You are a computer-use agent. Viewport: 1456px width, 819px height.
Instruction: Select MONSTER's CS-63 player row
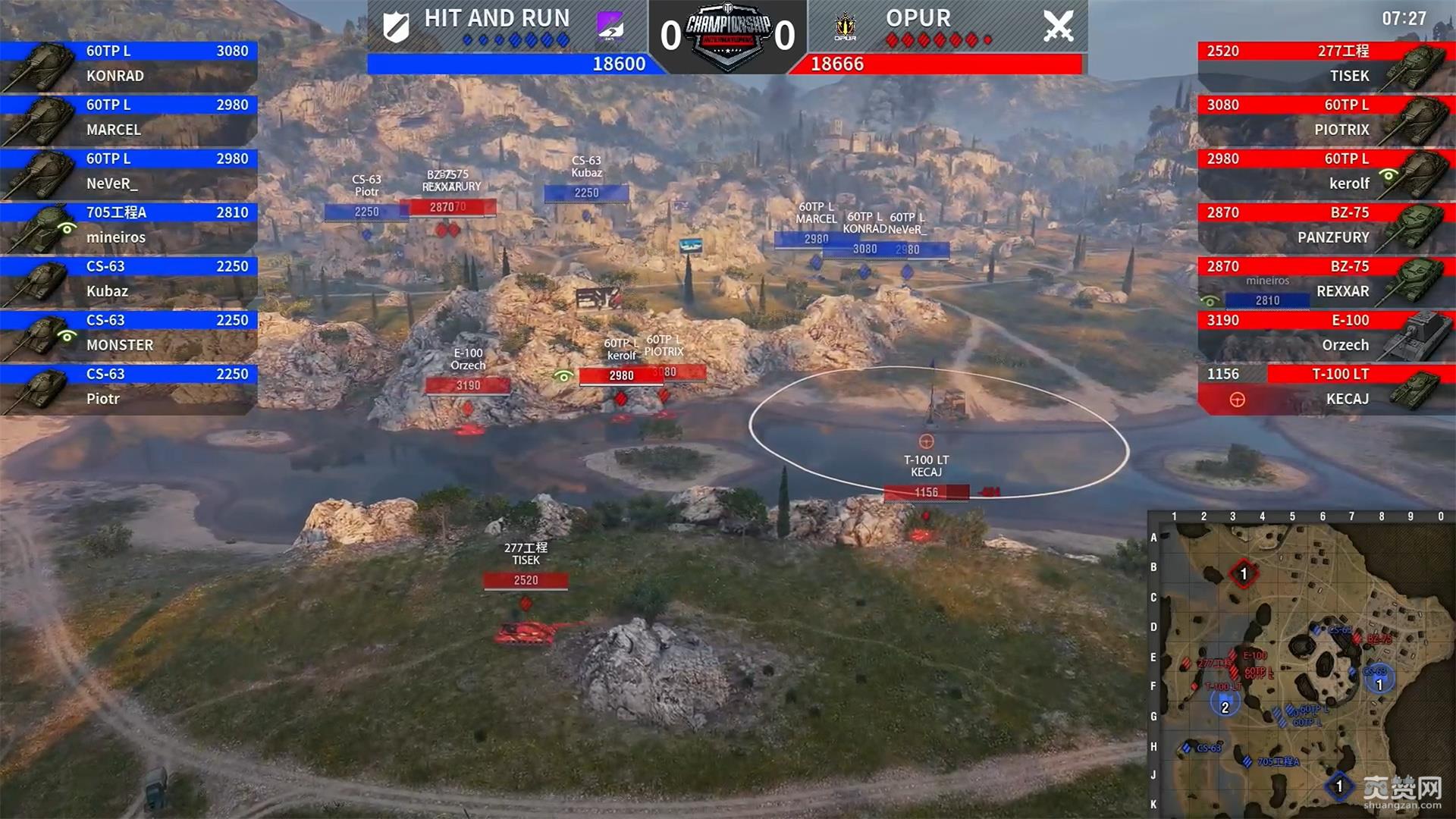tap(129, 333)
